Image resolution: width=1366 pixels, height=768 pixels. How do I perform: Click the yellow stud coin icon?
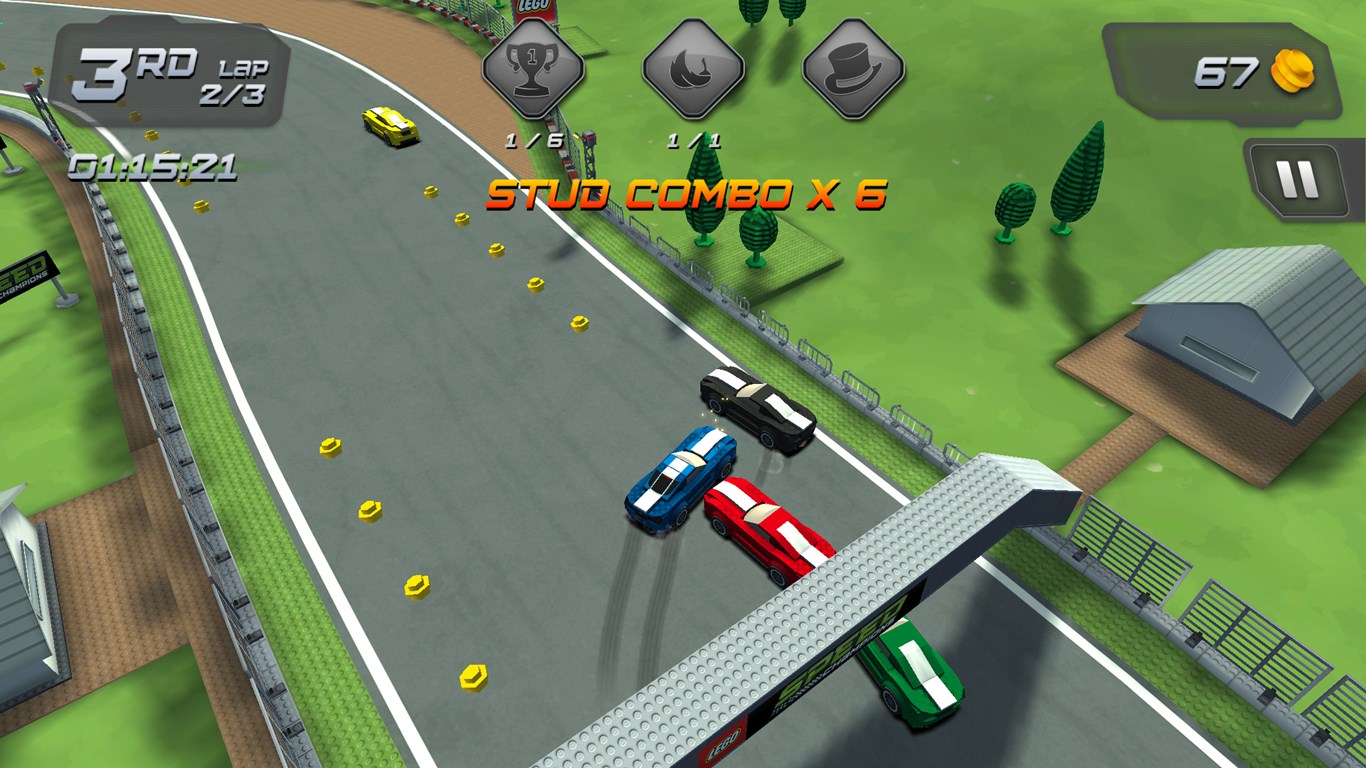pyautogui.click(x=1293, y=72)
